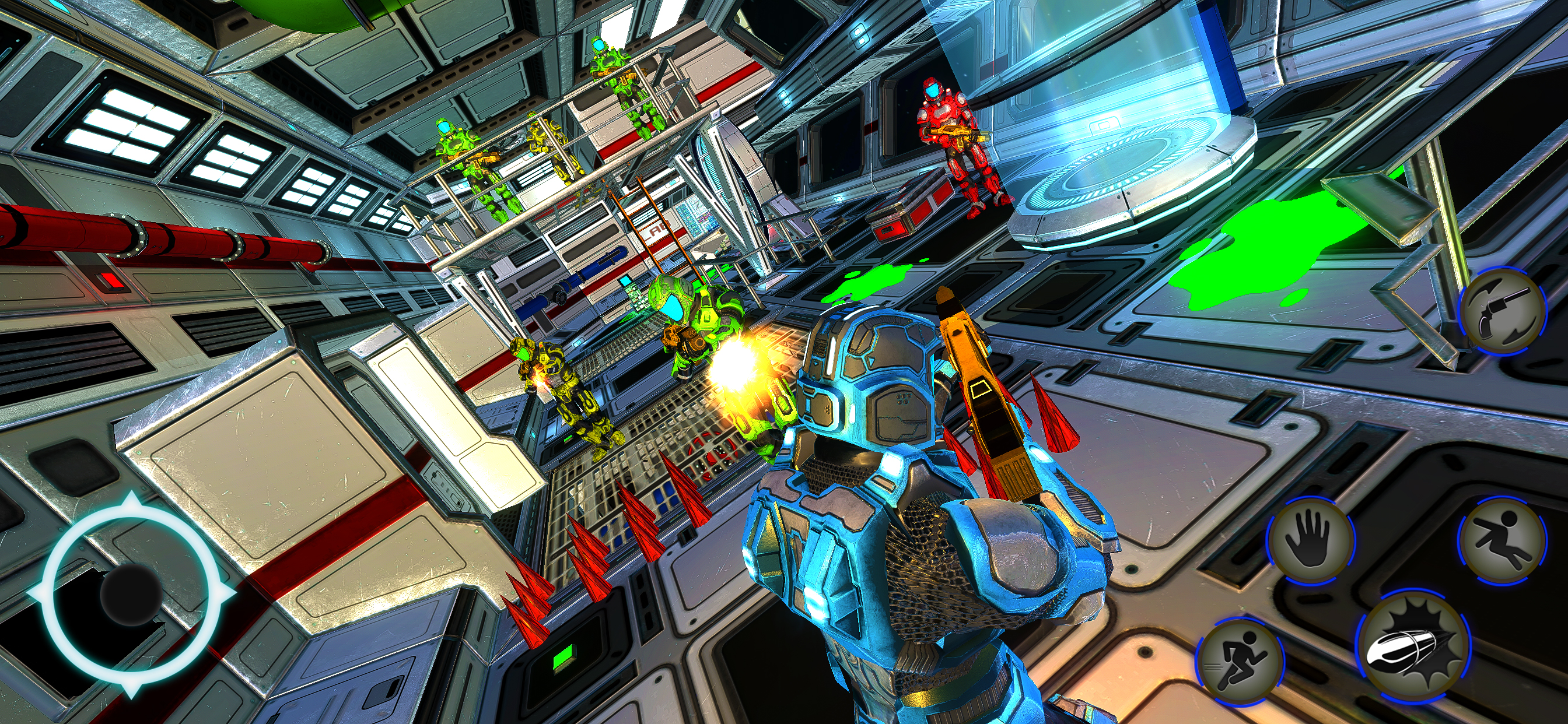This screenshot has height=724, width=1568.
Task: Tap the virtual movement joystick
Action: coord(131,593)
